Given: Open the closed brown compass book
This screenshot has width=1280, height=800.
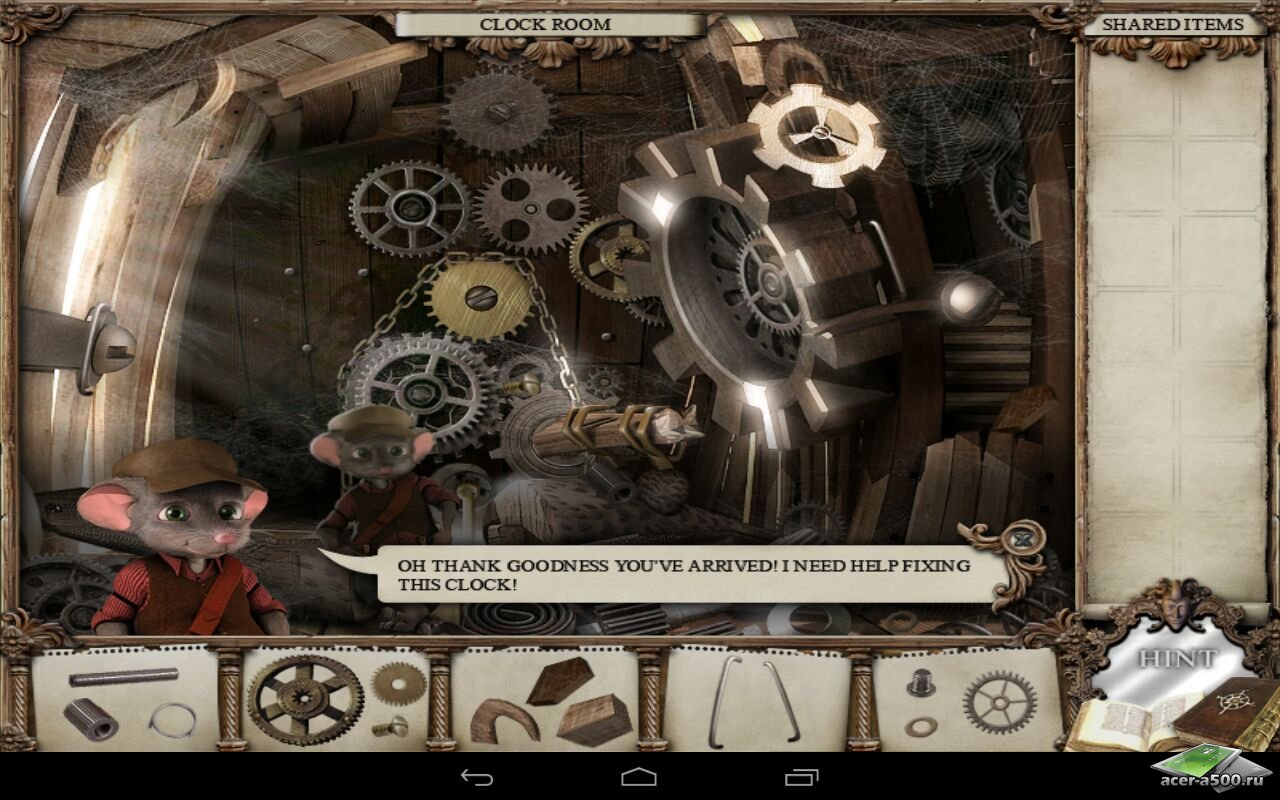Looking at the screenshot, I should tap(1228, 713).
